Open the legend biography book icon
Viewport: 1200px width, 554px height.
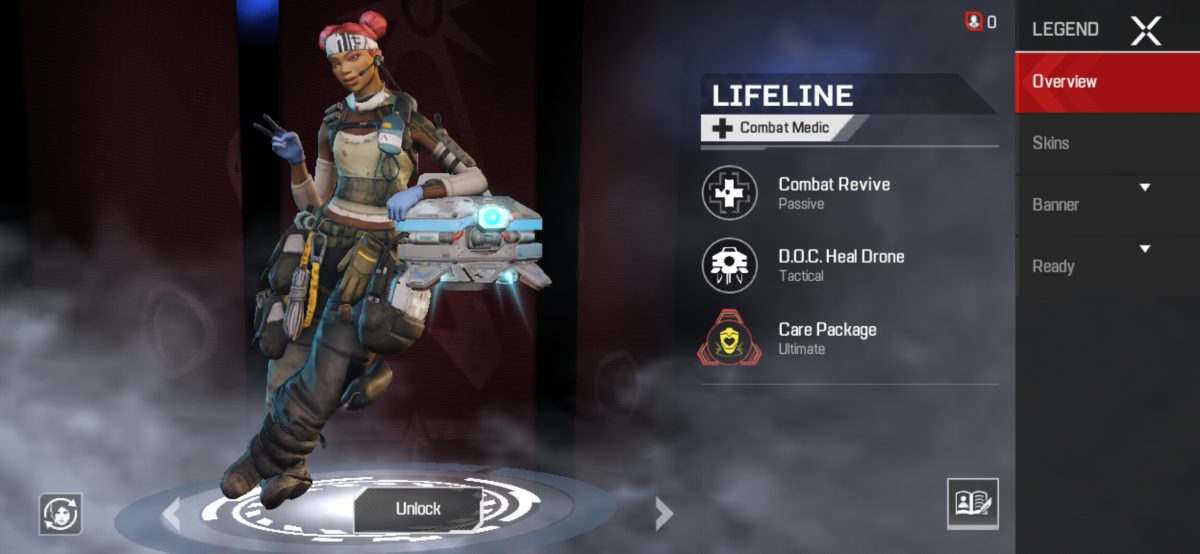tap(972, 503)
